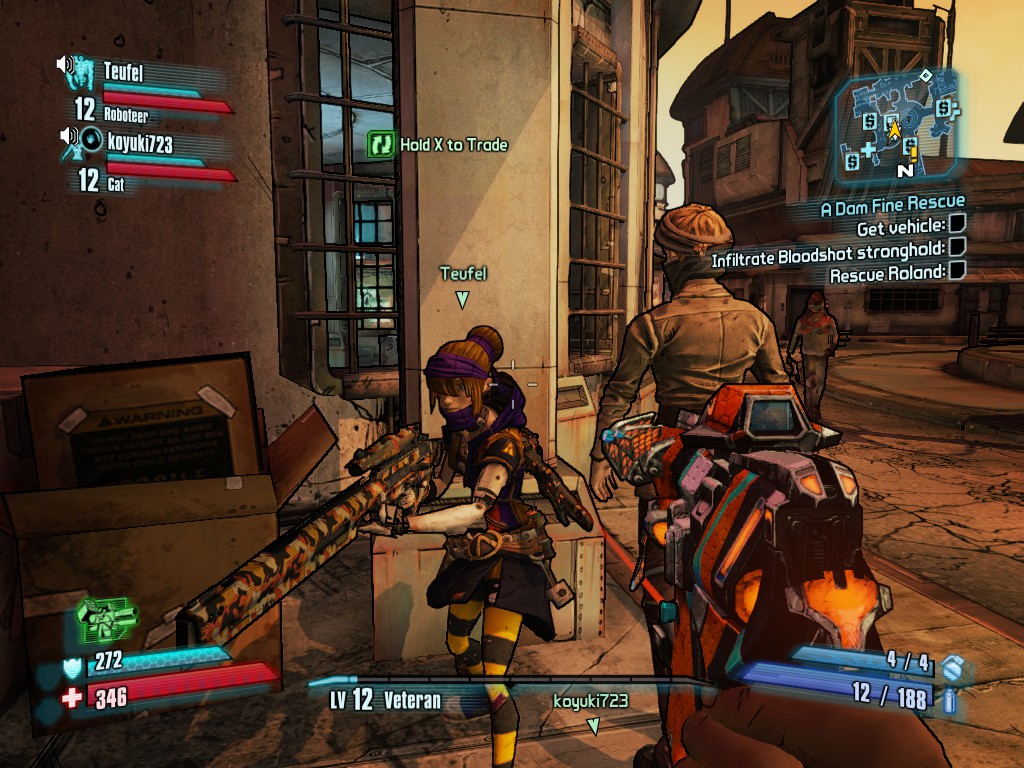Toggle the voice speaker icon beside koyuki723
The image size is (1024, 768).
[x=69, y=136]
